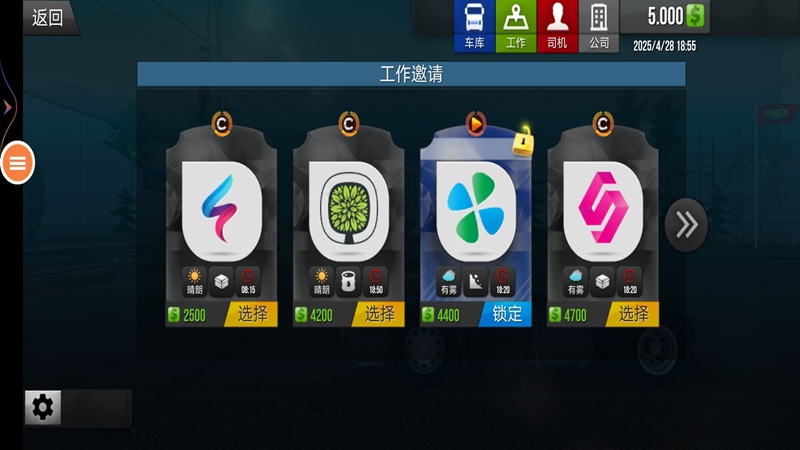
Task: Choose 选择 on the 2500 job card
Action: [x=252, y=314]
